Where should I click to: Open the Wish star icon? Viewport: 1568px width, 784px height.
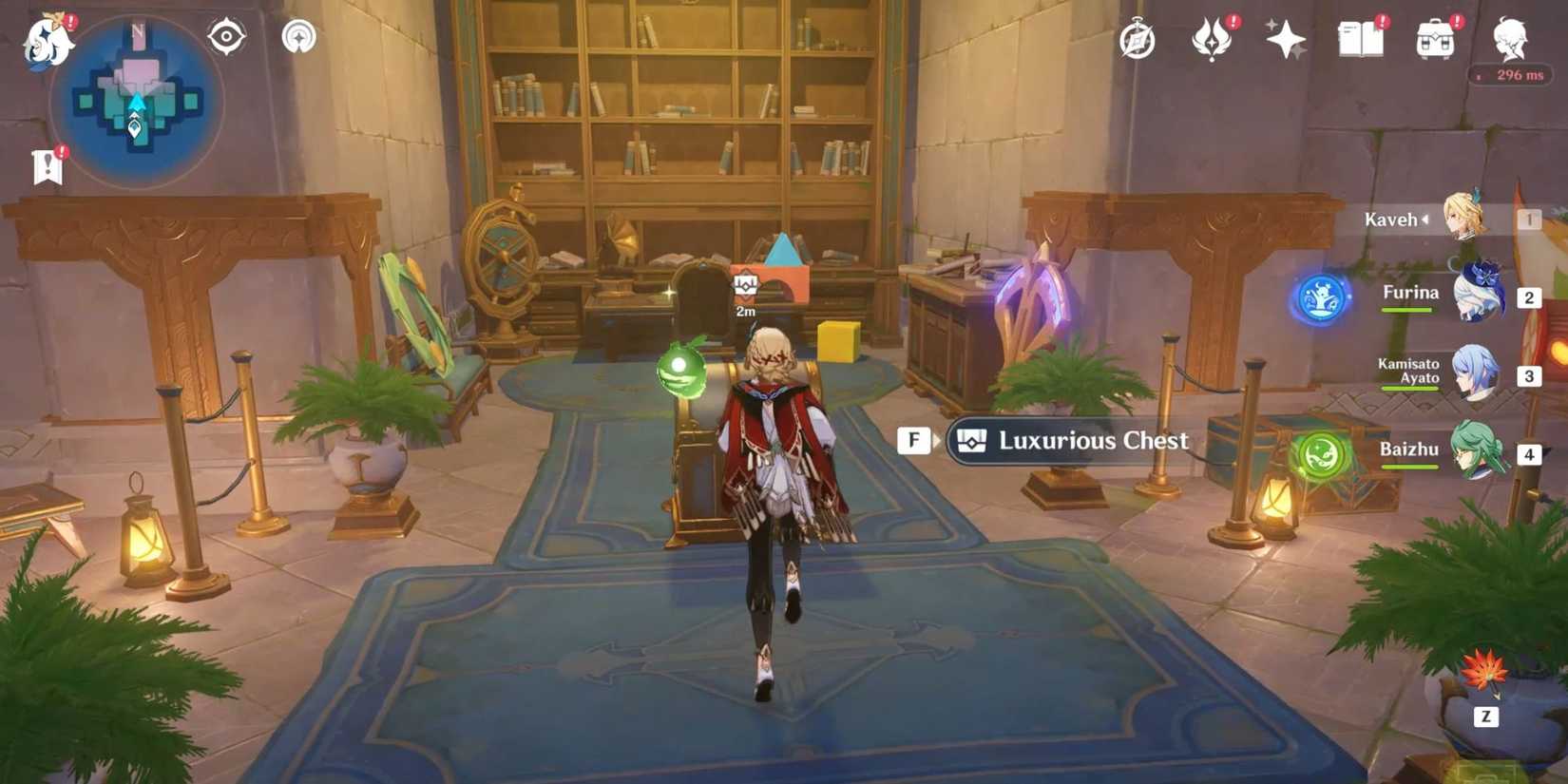pos(1287,38)
